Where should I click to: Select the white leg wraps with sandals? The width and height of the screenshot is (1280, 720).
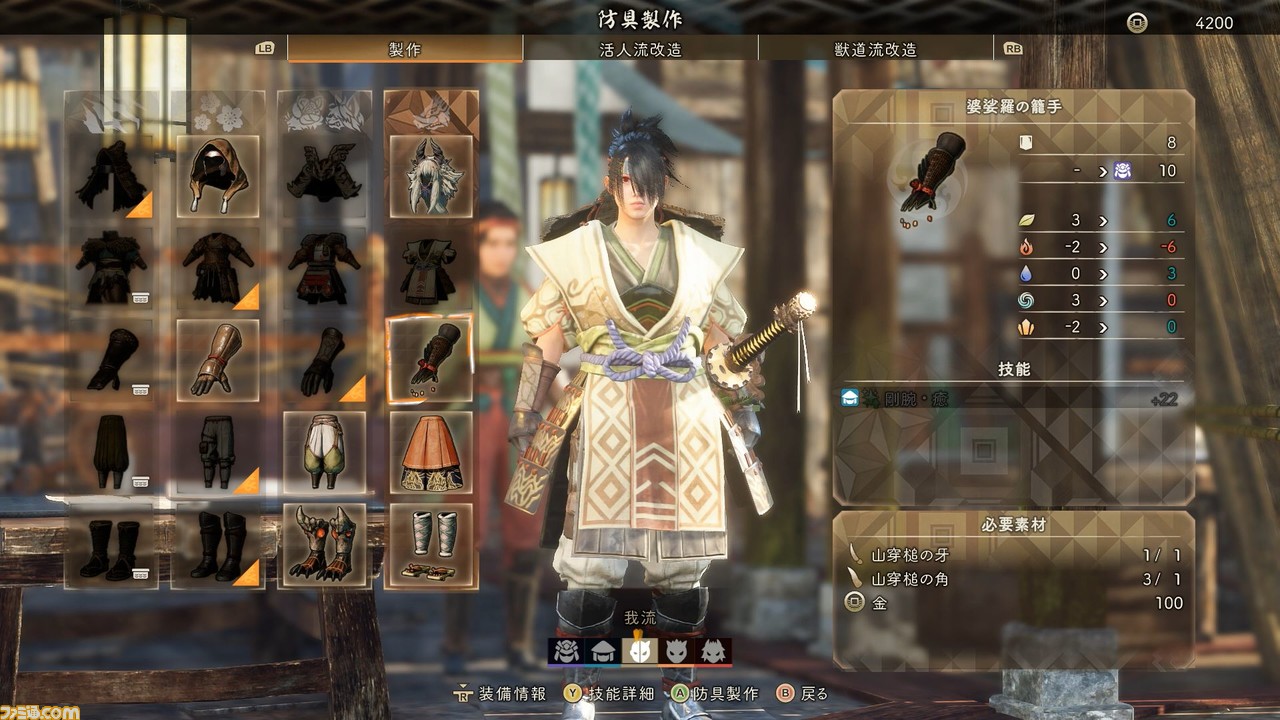(x=431, y=544)
